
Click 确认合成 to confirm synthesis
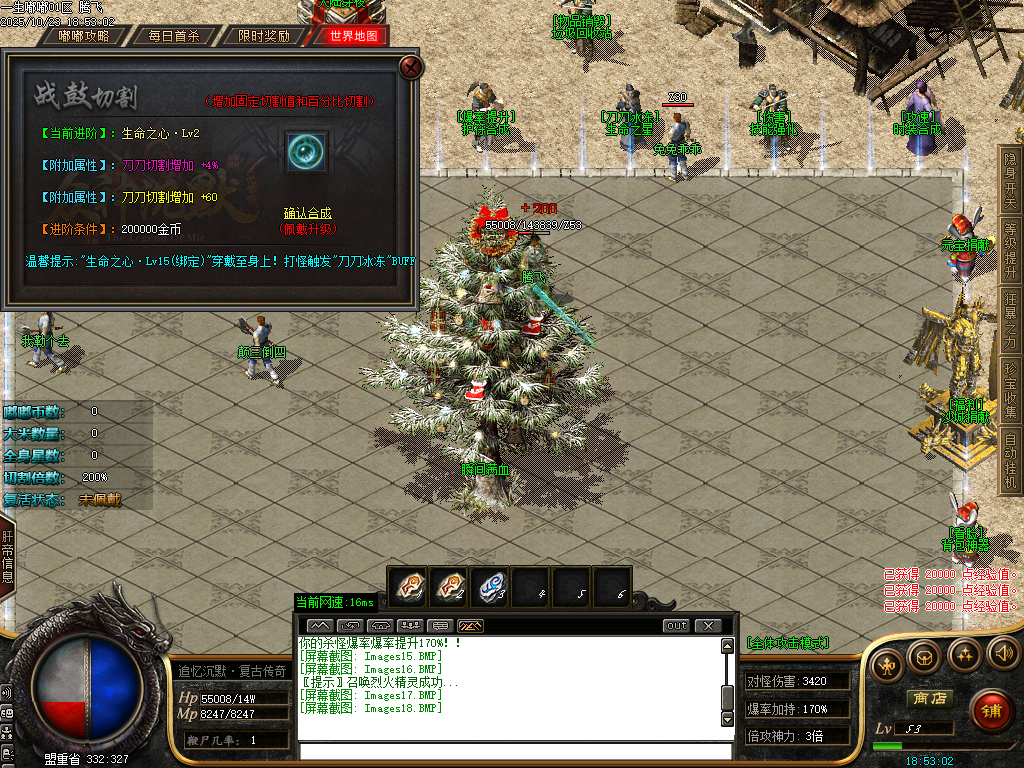pos(307,214)
